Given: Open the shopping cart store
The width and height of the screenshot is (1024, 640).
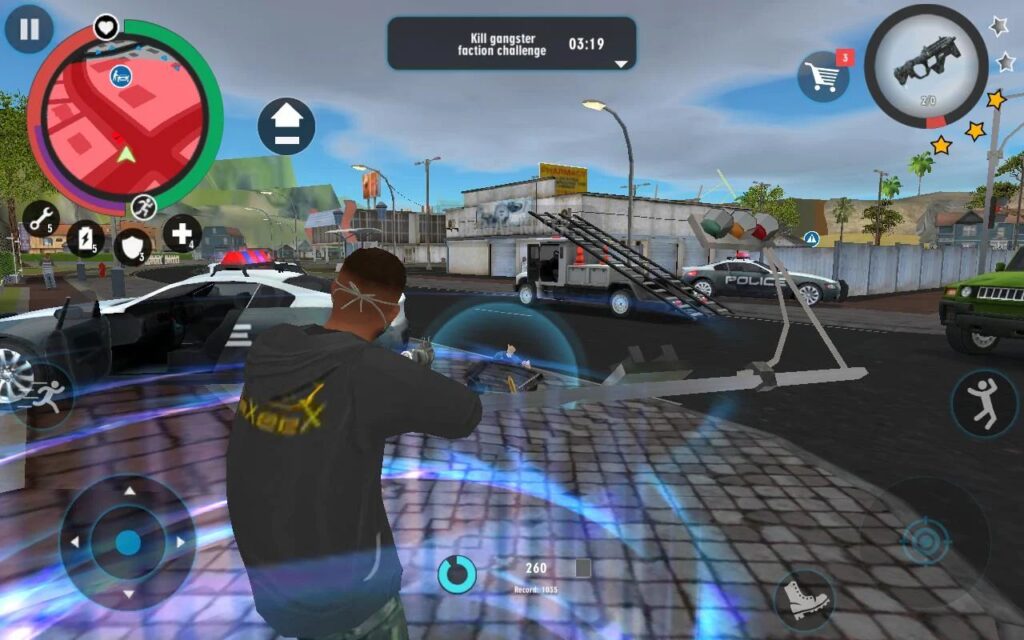Looking at the screenshot, I should click(822, 77).
